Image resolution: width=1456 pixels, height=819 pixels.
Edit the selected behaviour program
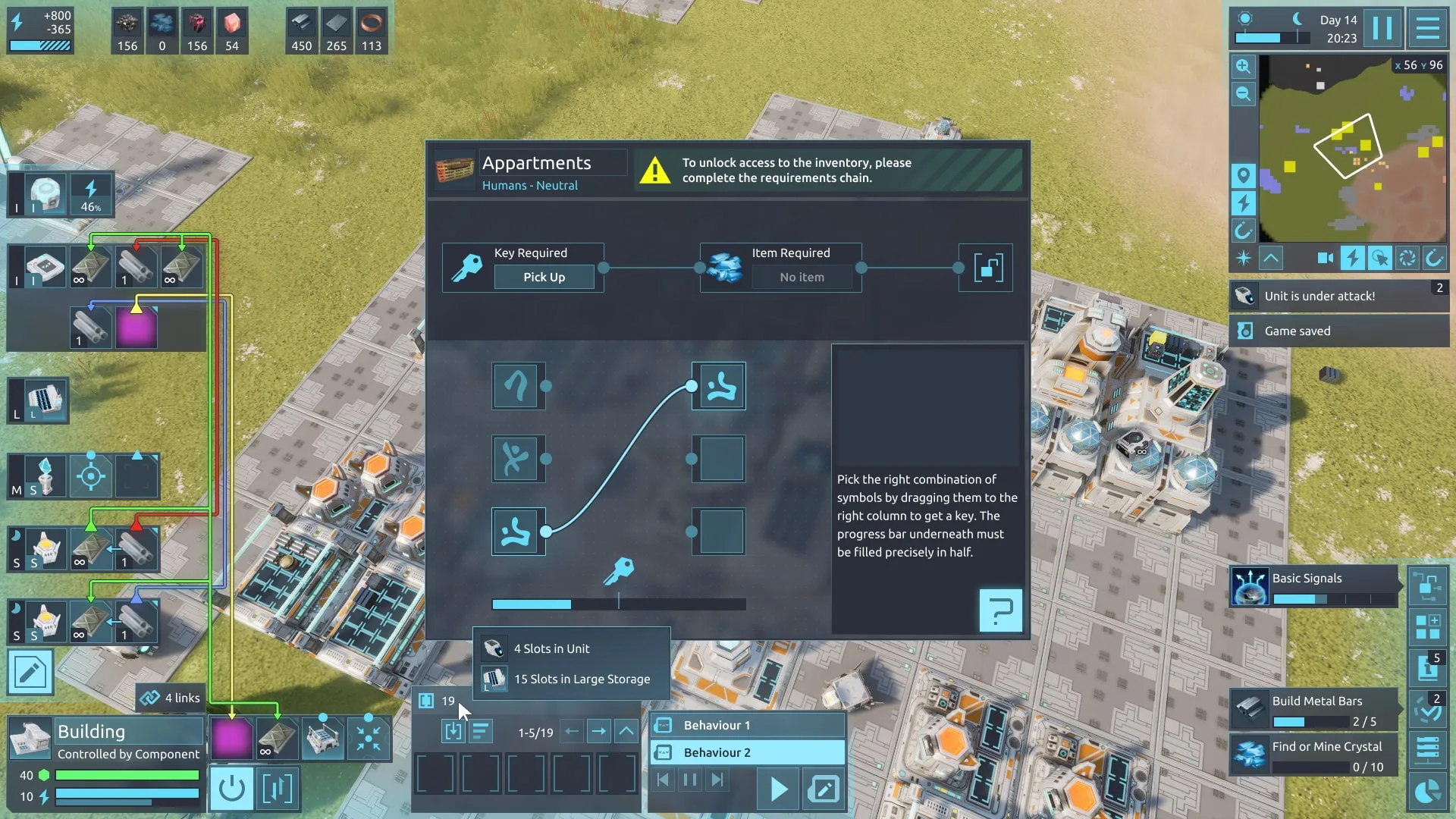[x=824, y=789]
